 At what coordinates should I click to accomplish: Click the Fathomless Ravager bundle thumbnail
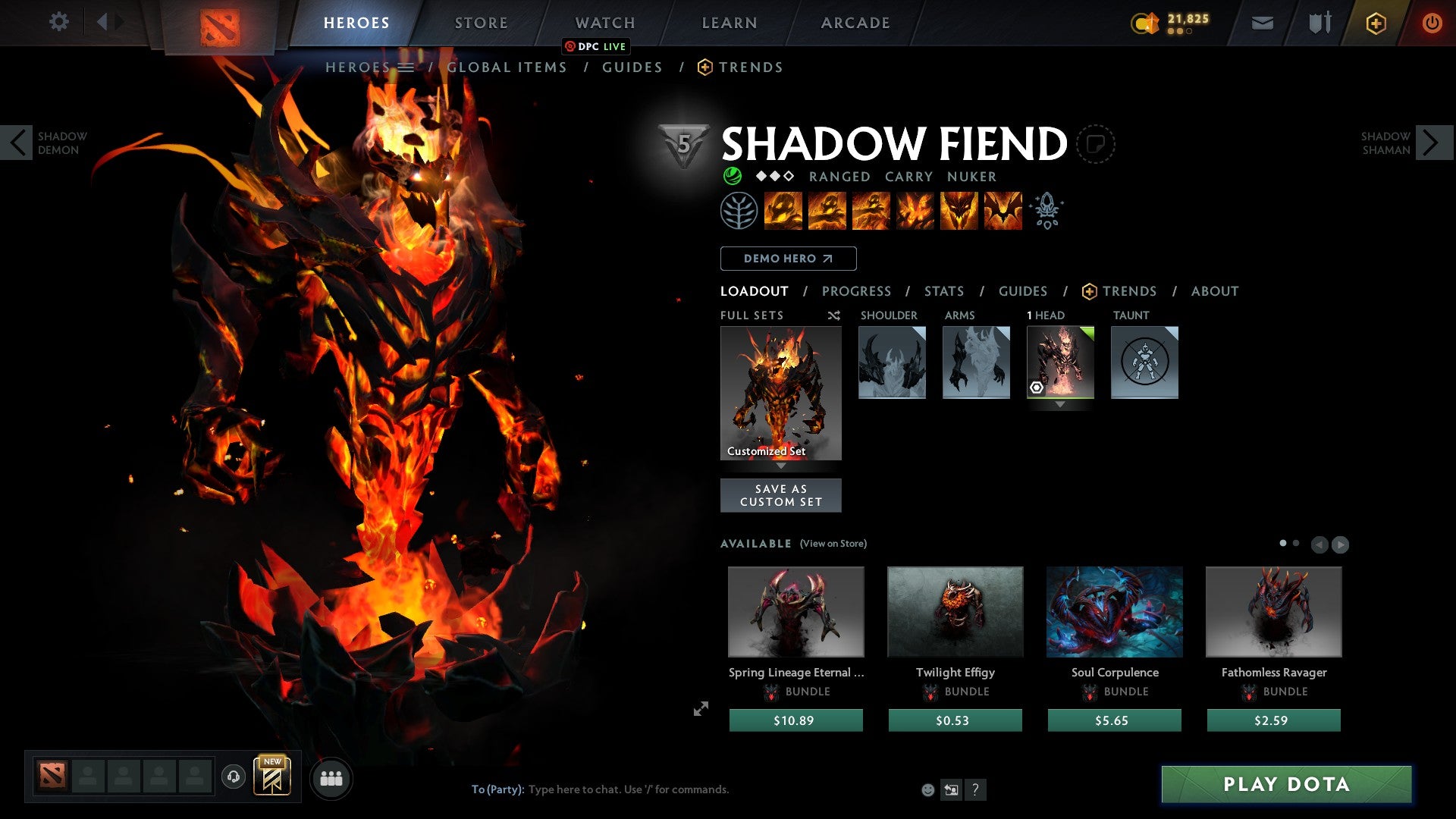(1272, 612)
